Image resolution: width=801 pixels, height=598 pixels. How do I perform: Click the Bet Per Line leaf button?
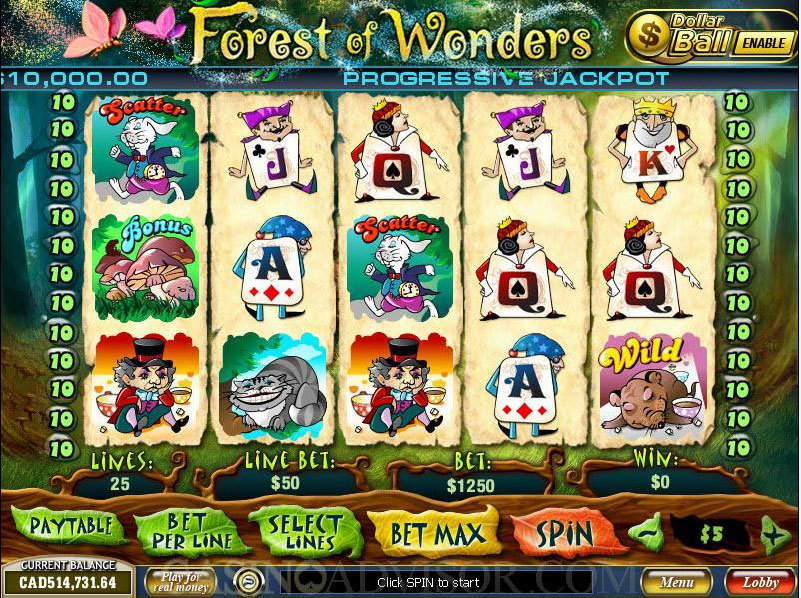[185, 531]
